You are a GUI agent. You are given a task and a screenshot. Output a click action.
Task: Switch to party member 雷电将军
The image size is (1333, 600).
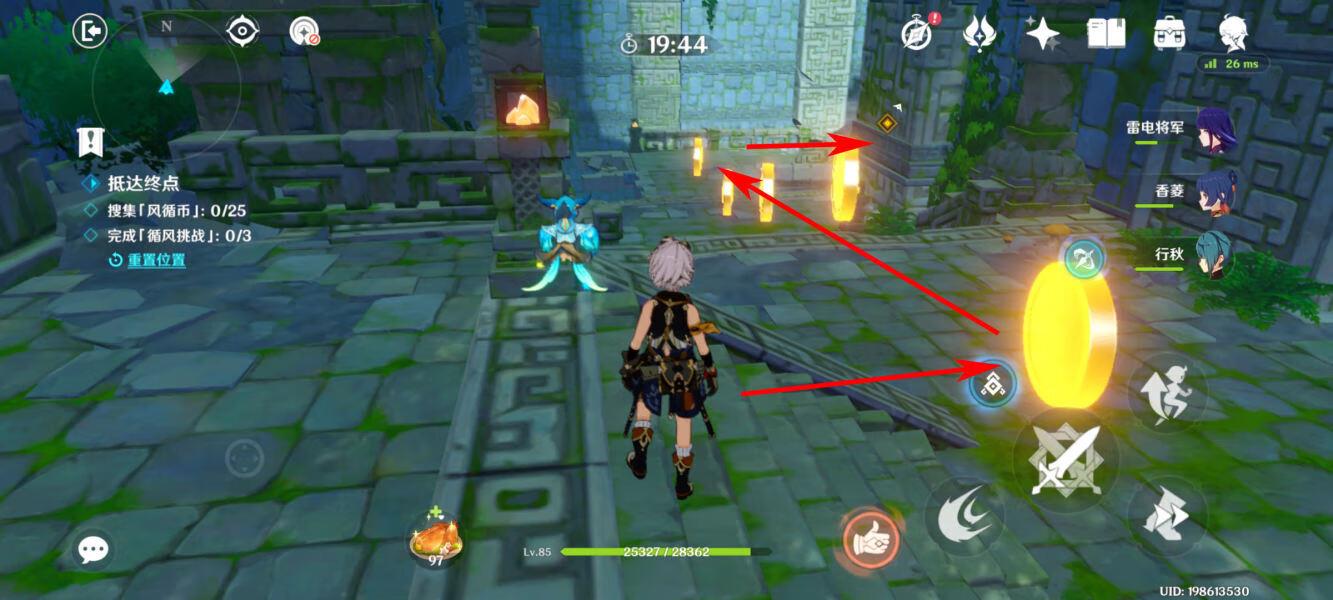[x=1214, y=131]
